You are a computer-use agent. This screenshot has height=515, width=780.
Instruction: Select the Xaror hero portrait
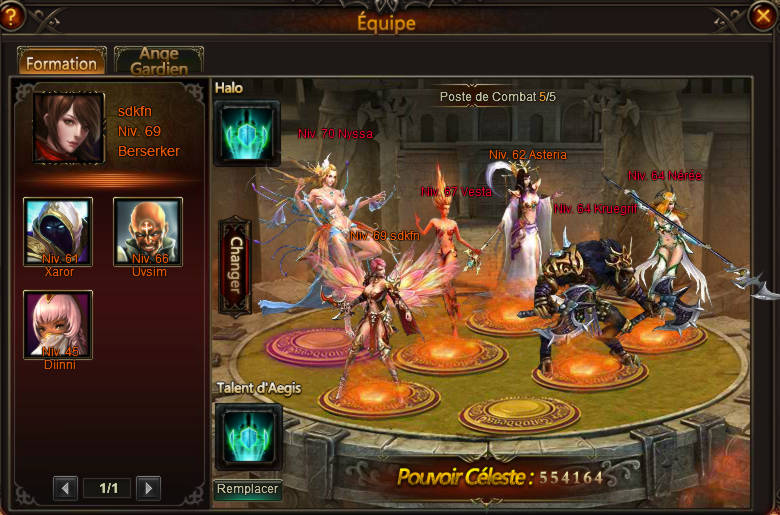click(x=58, y=232)
